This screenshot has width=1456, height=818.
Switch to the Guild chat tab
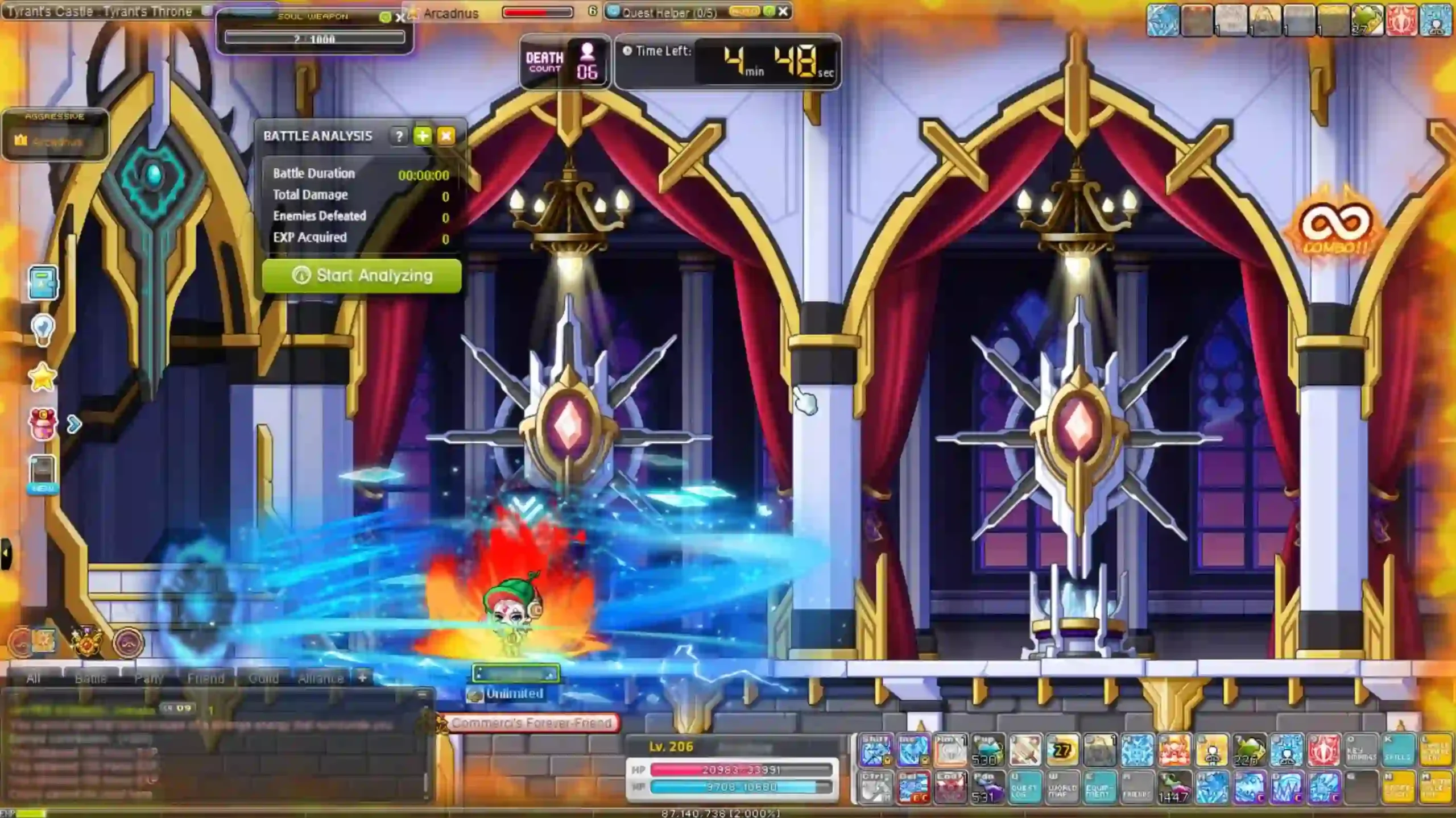click(264, 678)
